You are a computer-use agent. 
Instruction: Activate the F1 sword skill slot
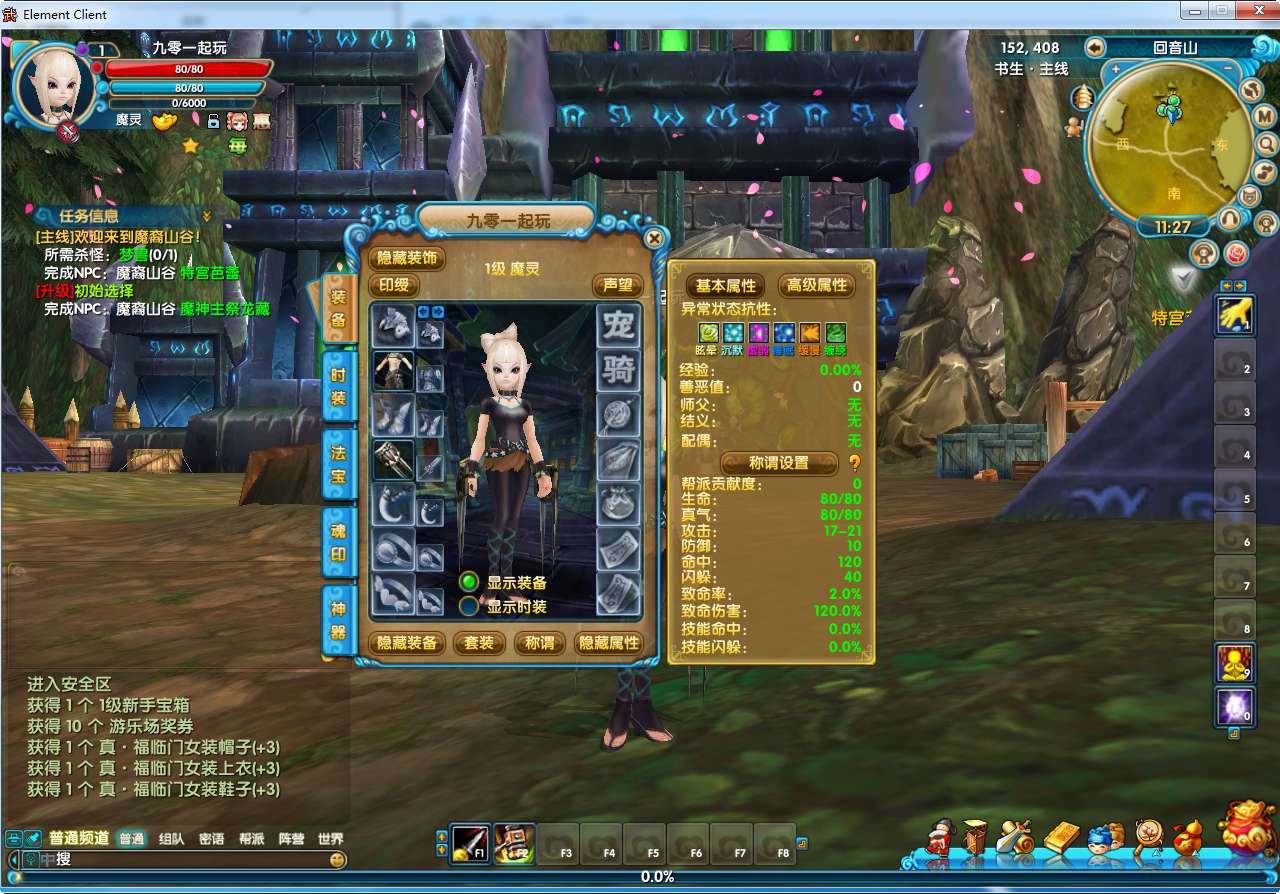click(470, 843)
